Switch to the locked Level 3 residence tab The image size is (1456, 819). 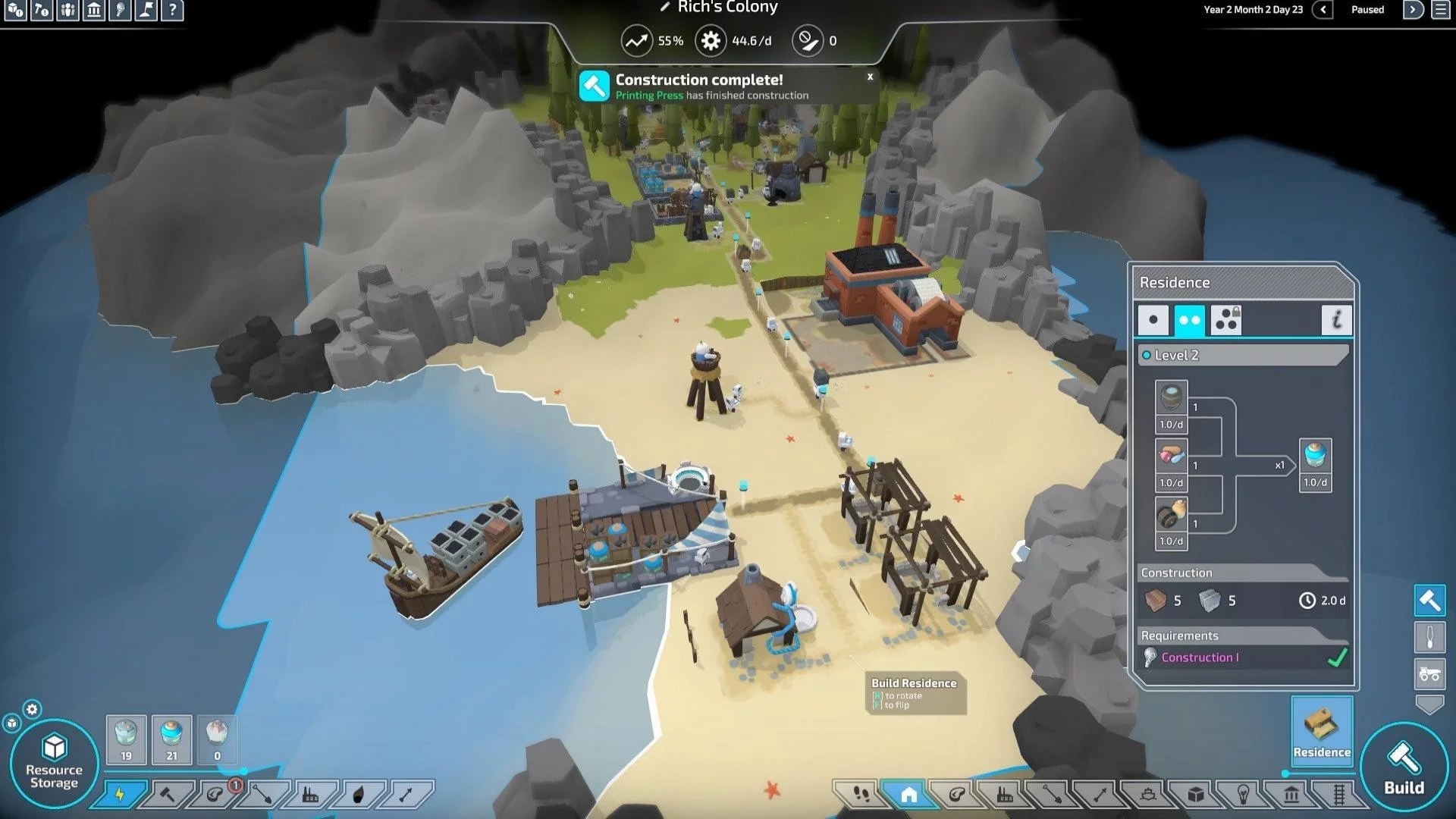click(x=1225, y=320)
